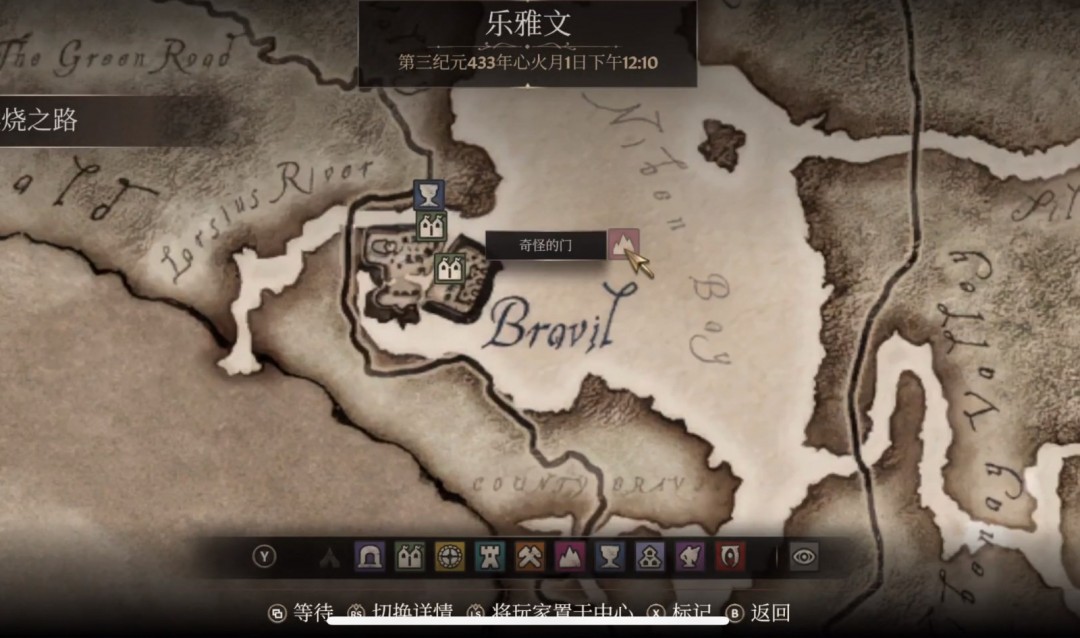Image resolution: width=1080 pixels, height=638 pixels.
Task: Click the eye icon to show or hide markers
Action: point(803,557)
